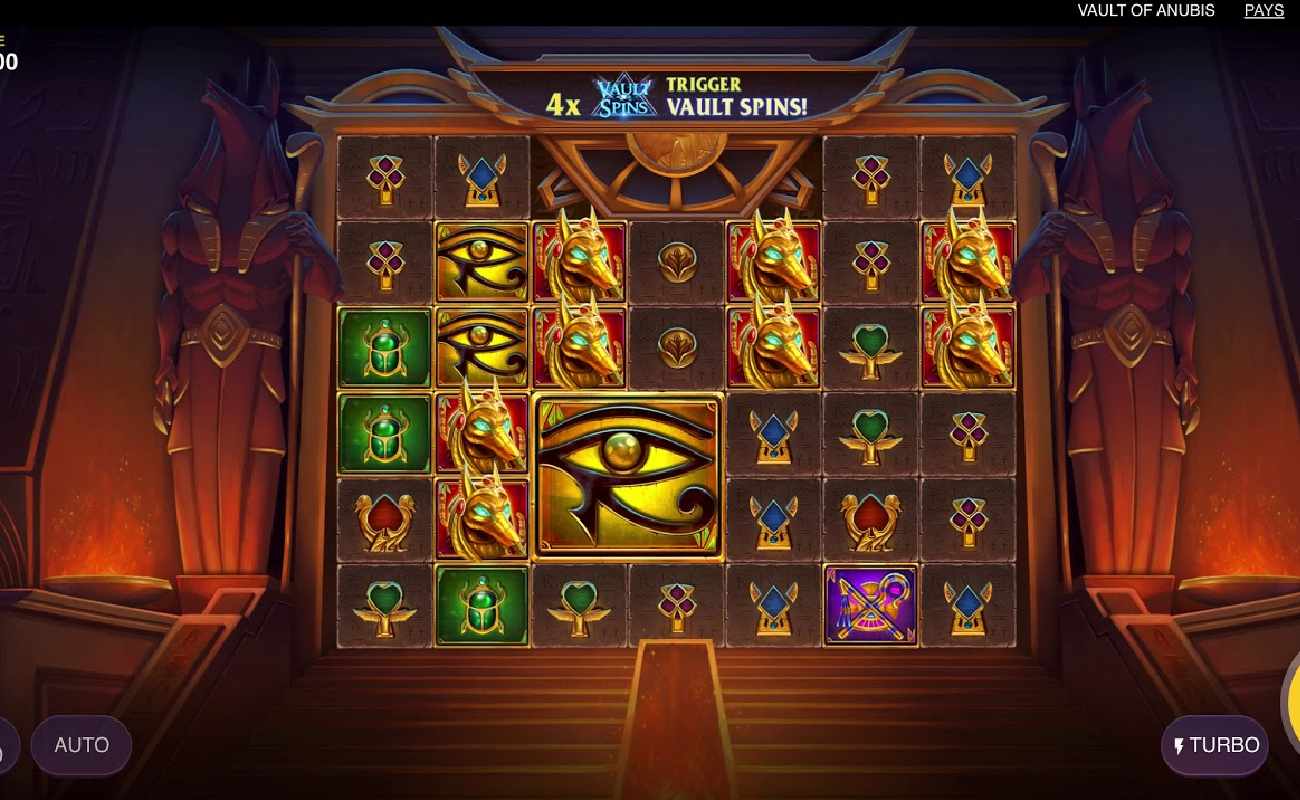Select the small Eye of Horus symbol in column two

coord(482,263)
